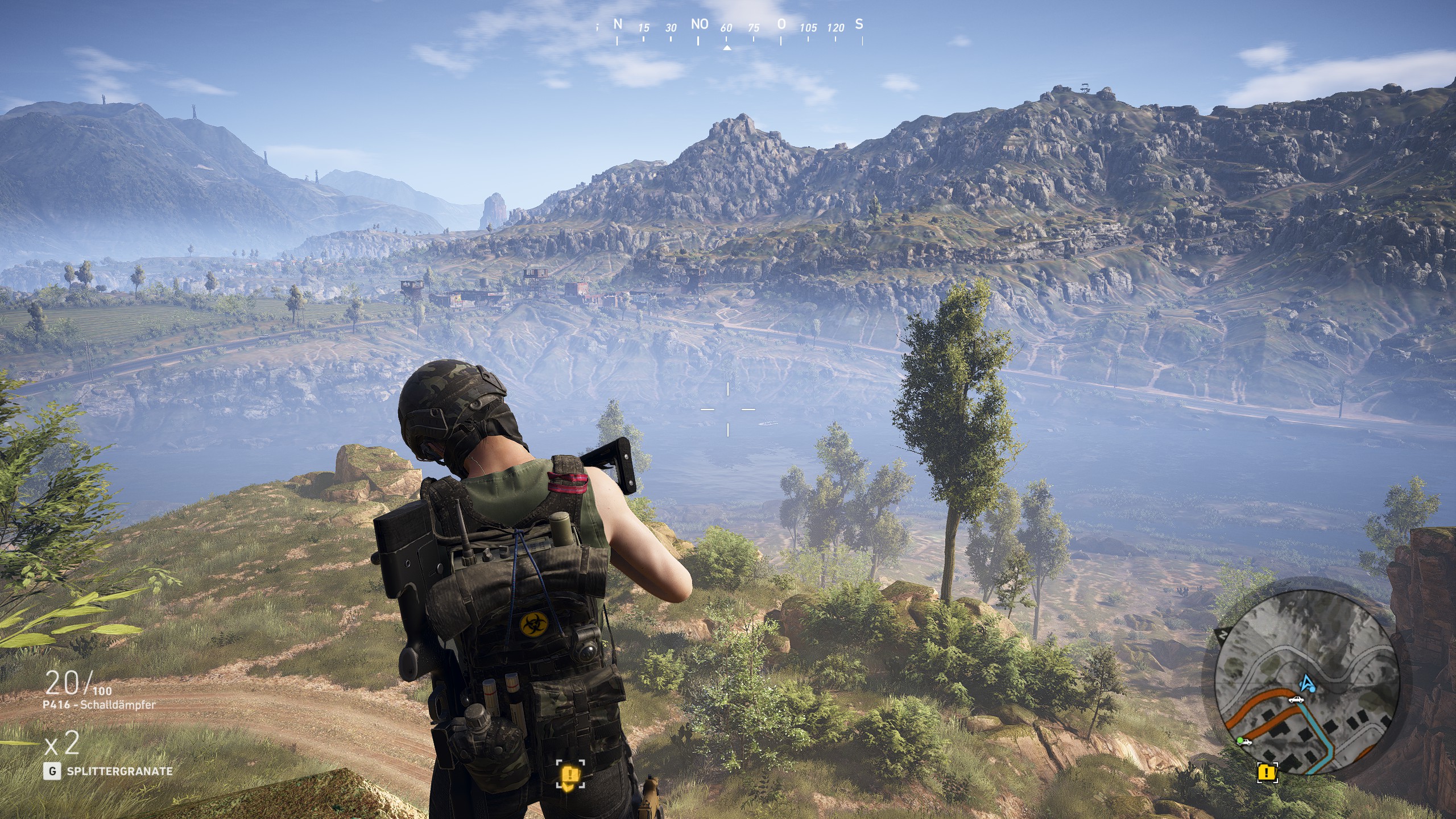Screen dimensions: 1456x819
Task: Click the yellow objective marker near the player's feet
Action: tap(570, 775)
